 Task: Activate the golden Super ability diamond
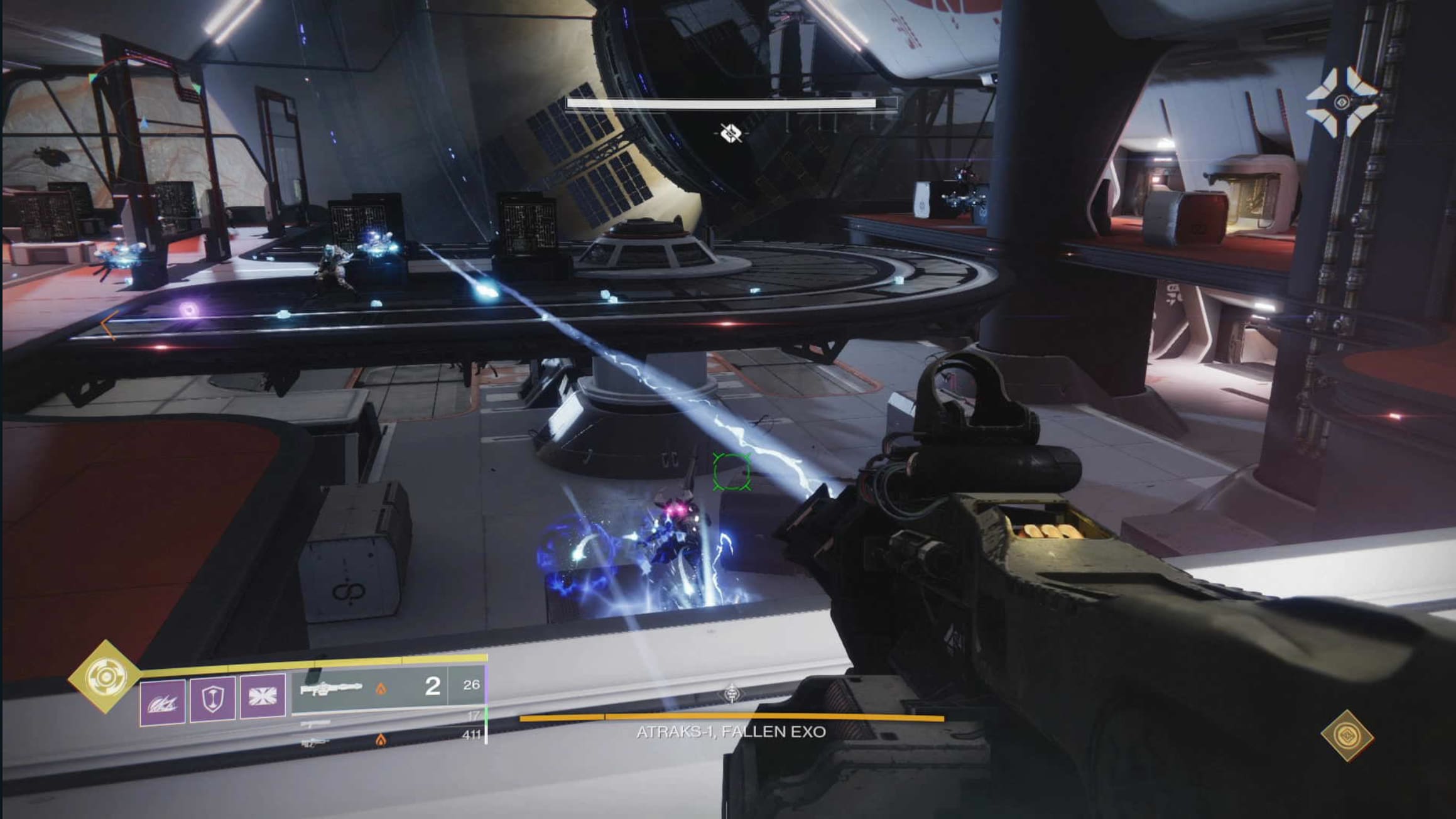102,676
